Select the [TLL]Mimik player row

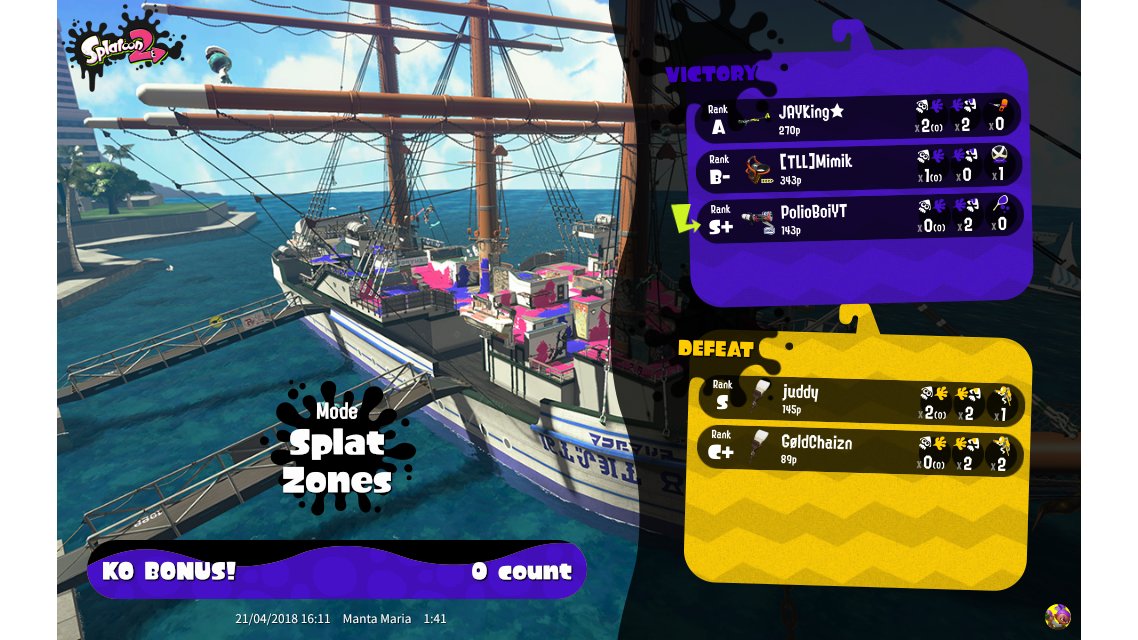[858, 166]
